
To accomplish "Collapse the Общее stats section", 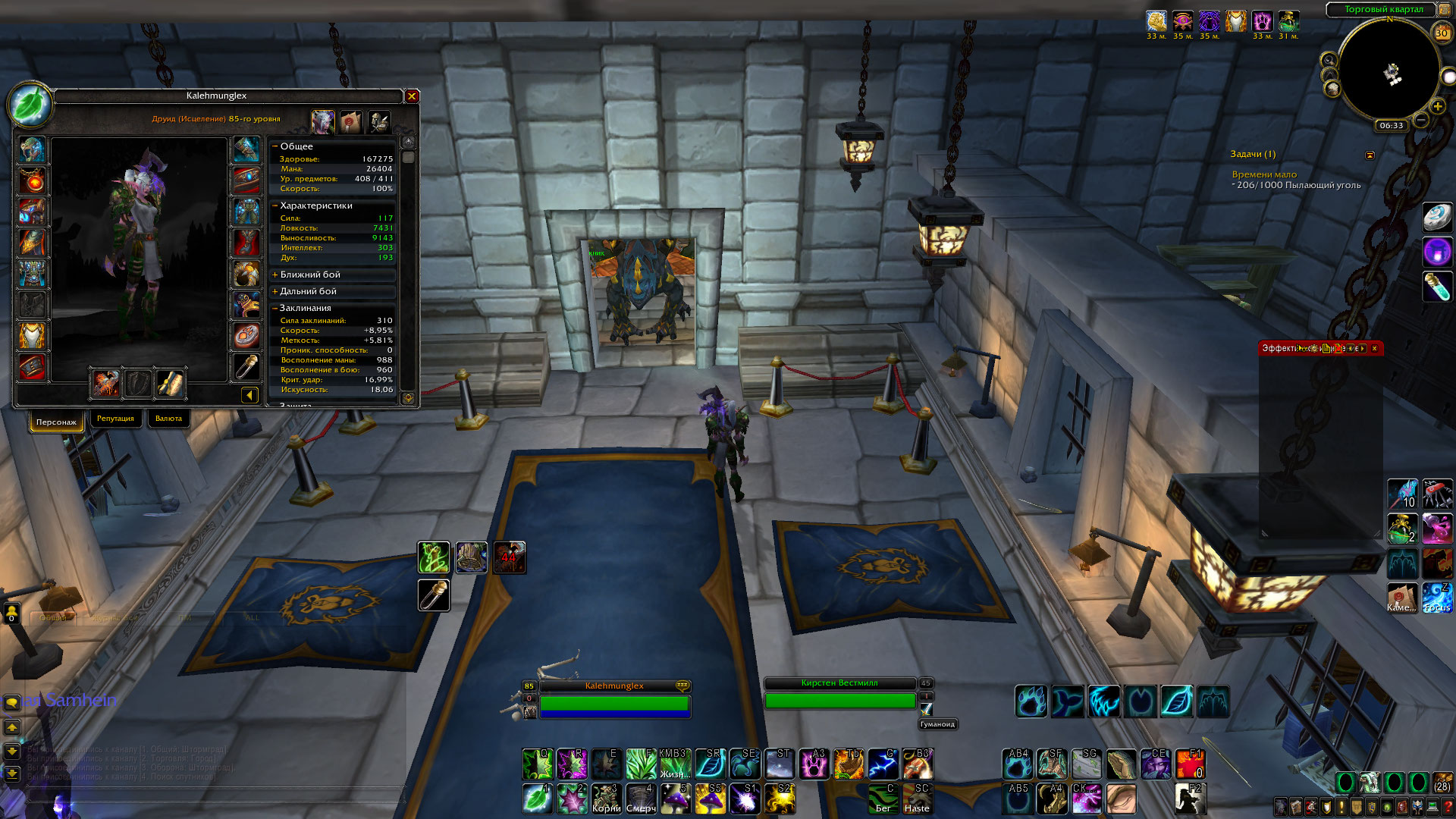I will (x=275, y=146).
